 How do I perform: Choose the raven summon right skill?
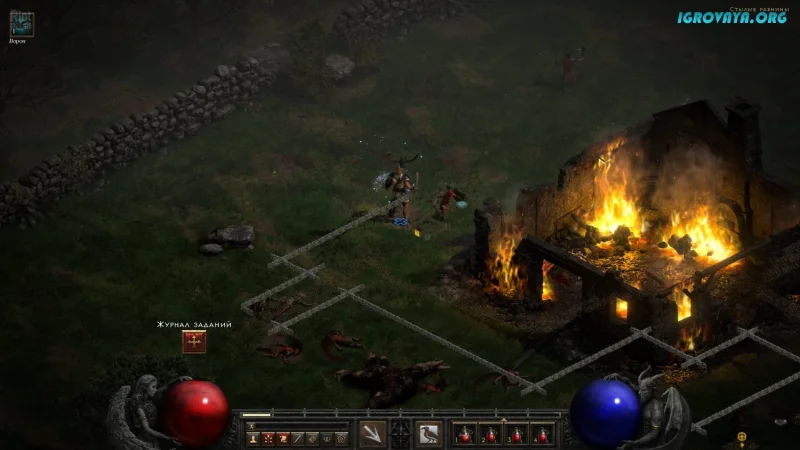[x=429, y=434]
